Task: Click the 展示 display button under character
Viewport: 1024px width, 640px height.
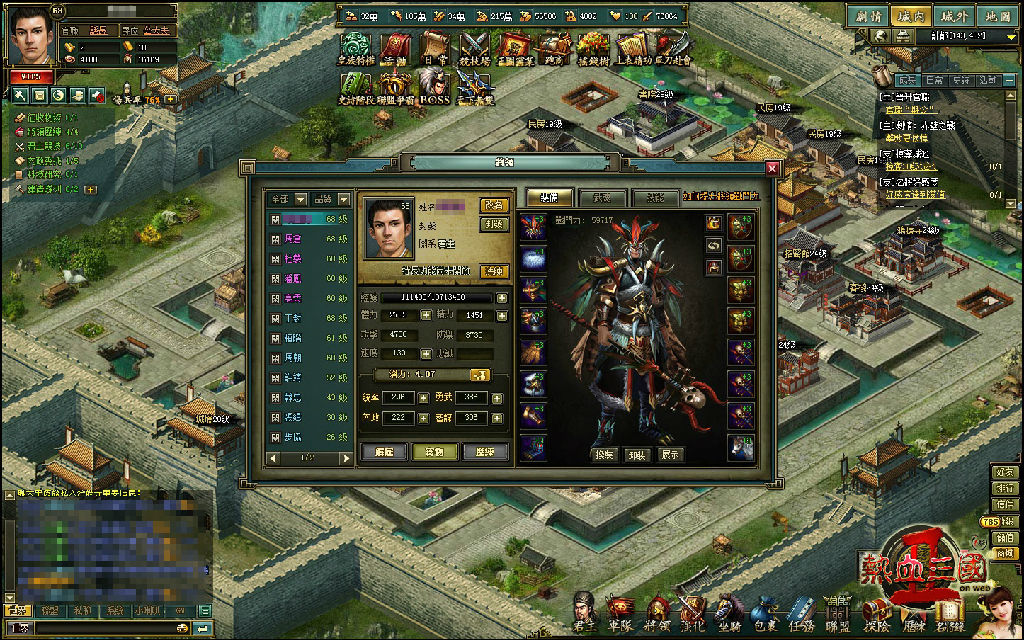Action: (672, 453)
